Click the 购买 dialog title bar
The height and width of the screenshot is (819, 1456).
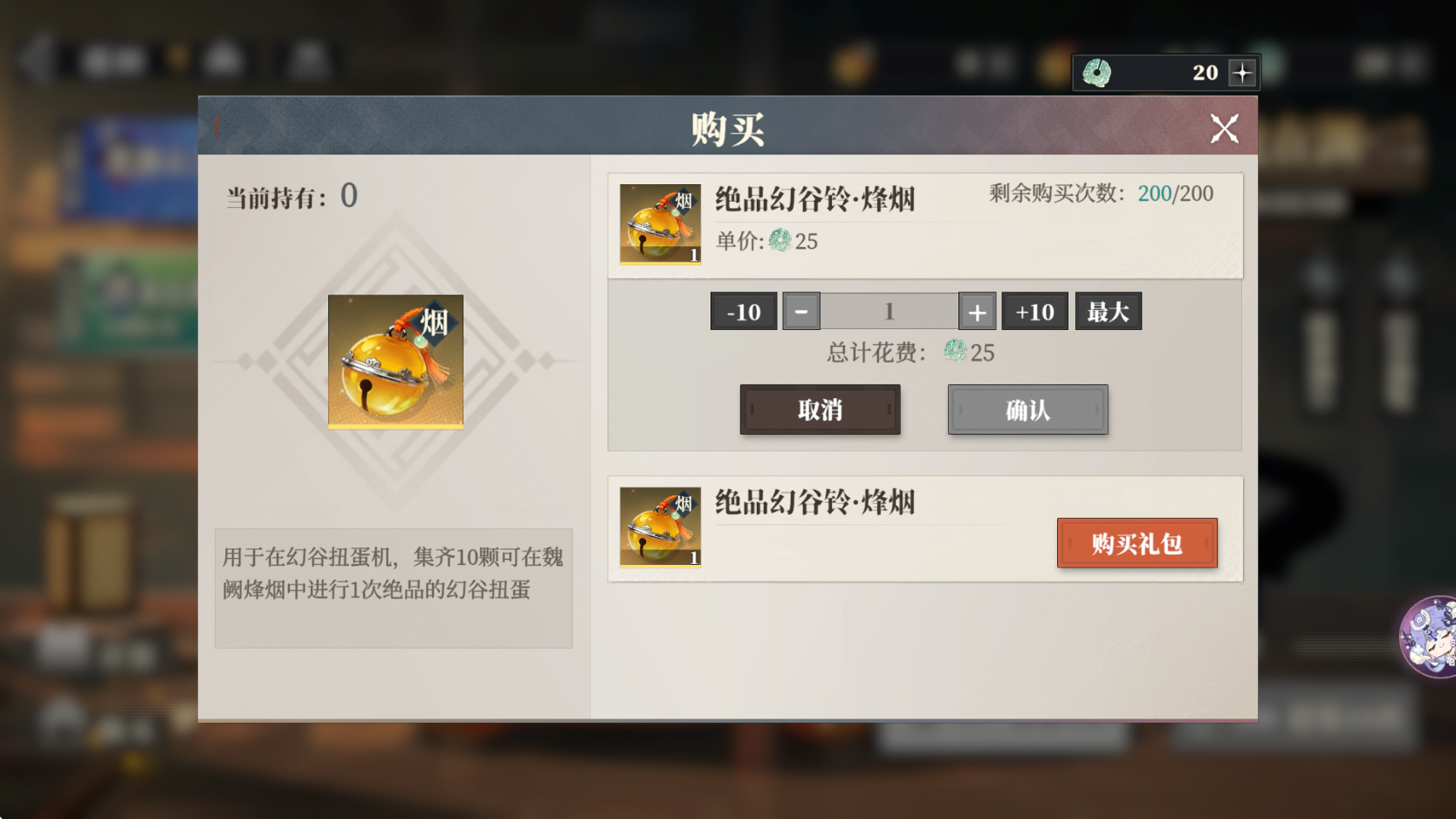726,127
